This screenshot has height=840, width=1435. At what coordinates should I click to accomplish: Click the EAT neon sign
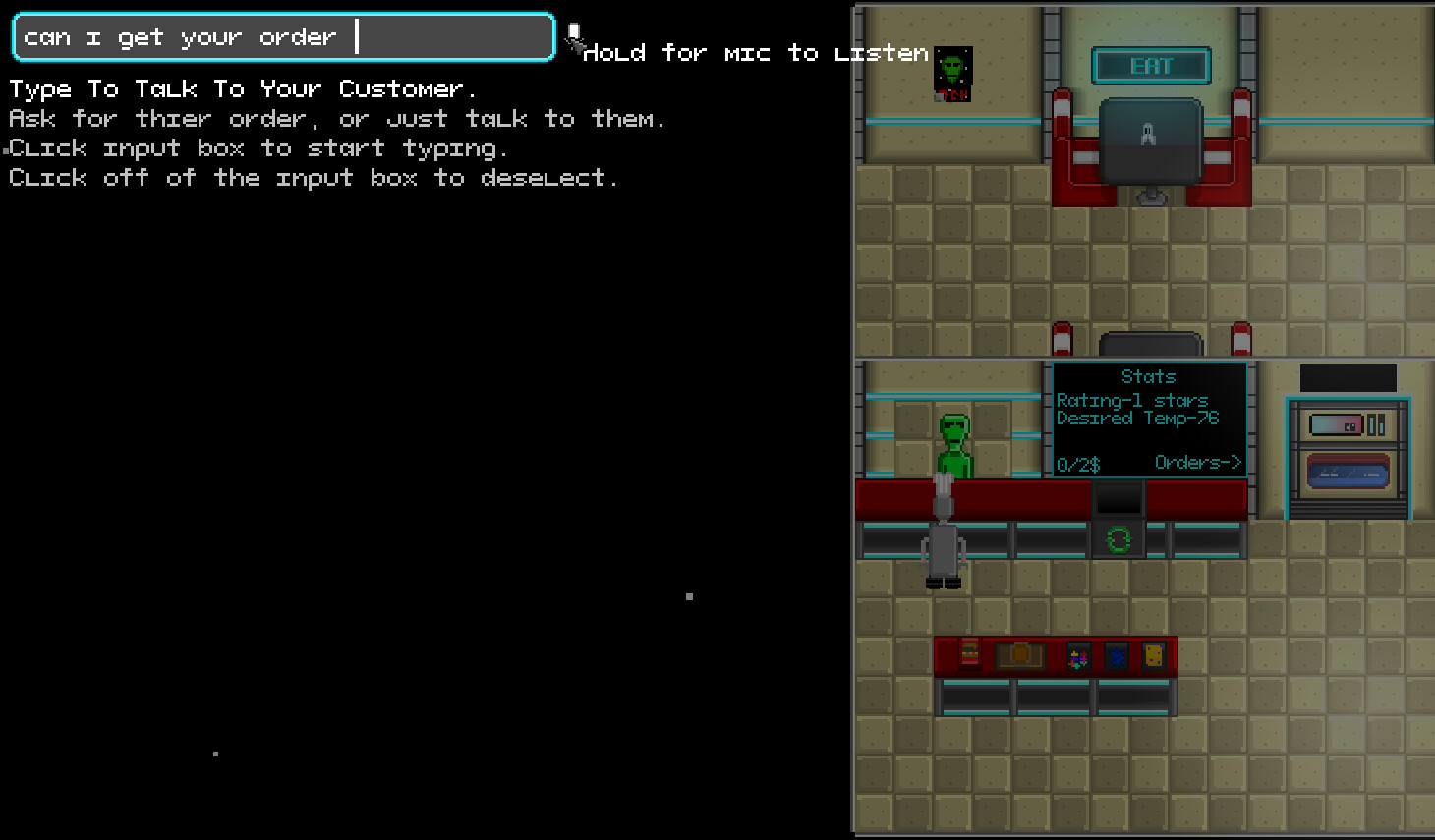pos(1151,67)
